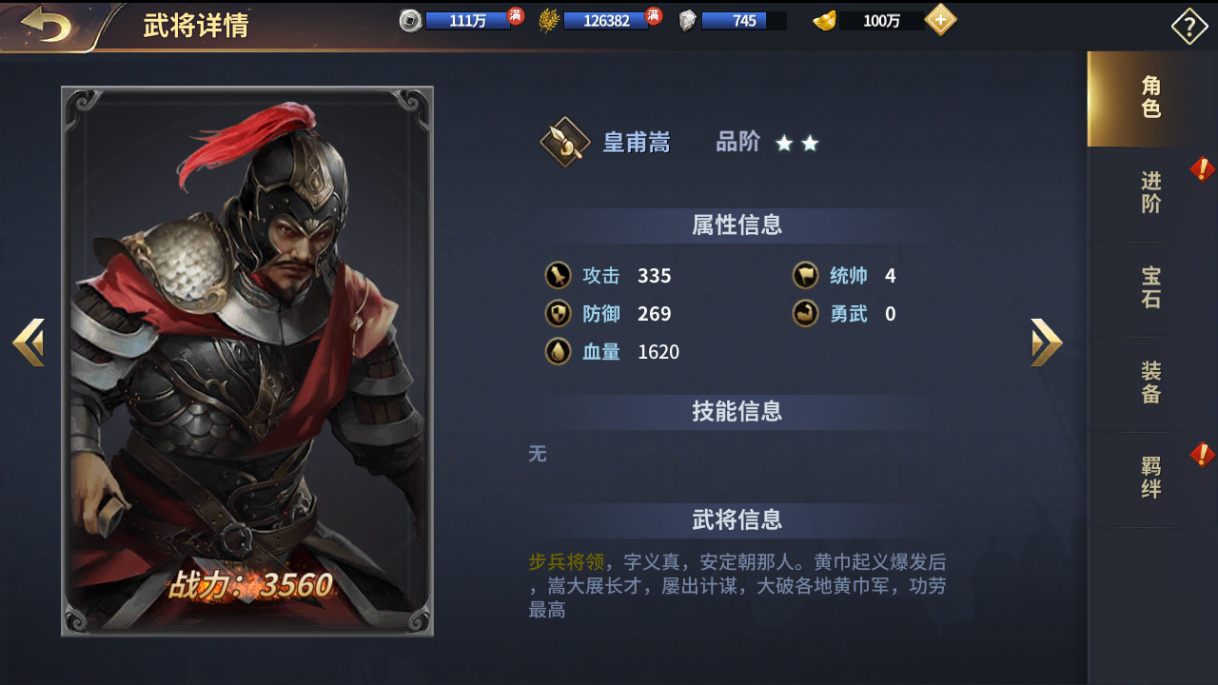The image size is (1218, 685).
Task: View the next general with right arrow
Action: (x=1046, y=342)
